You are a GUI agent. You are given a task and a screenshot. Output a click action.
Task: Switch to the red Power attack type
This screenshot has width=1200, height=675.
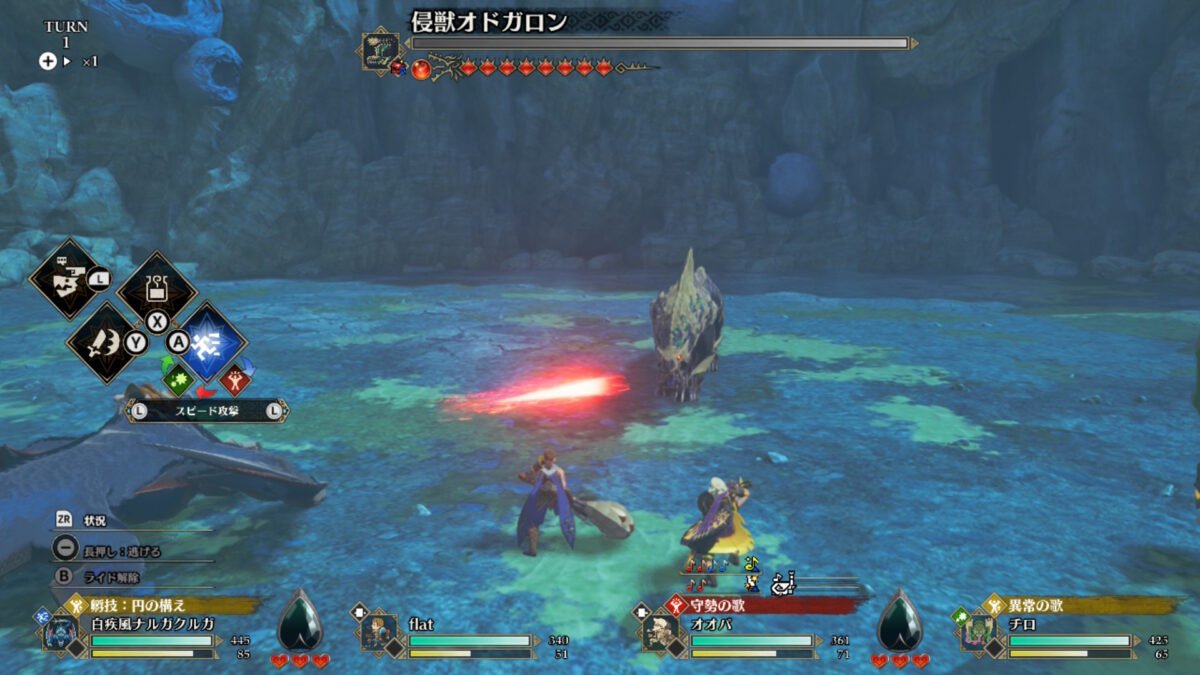[234, 381]
